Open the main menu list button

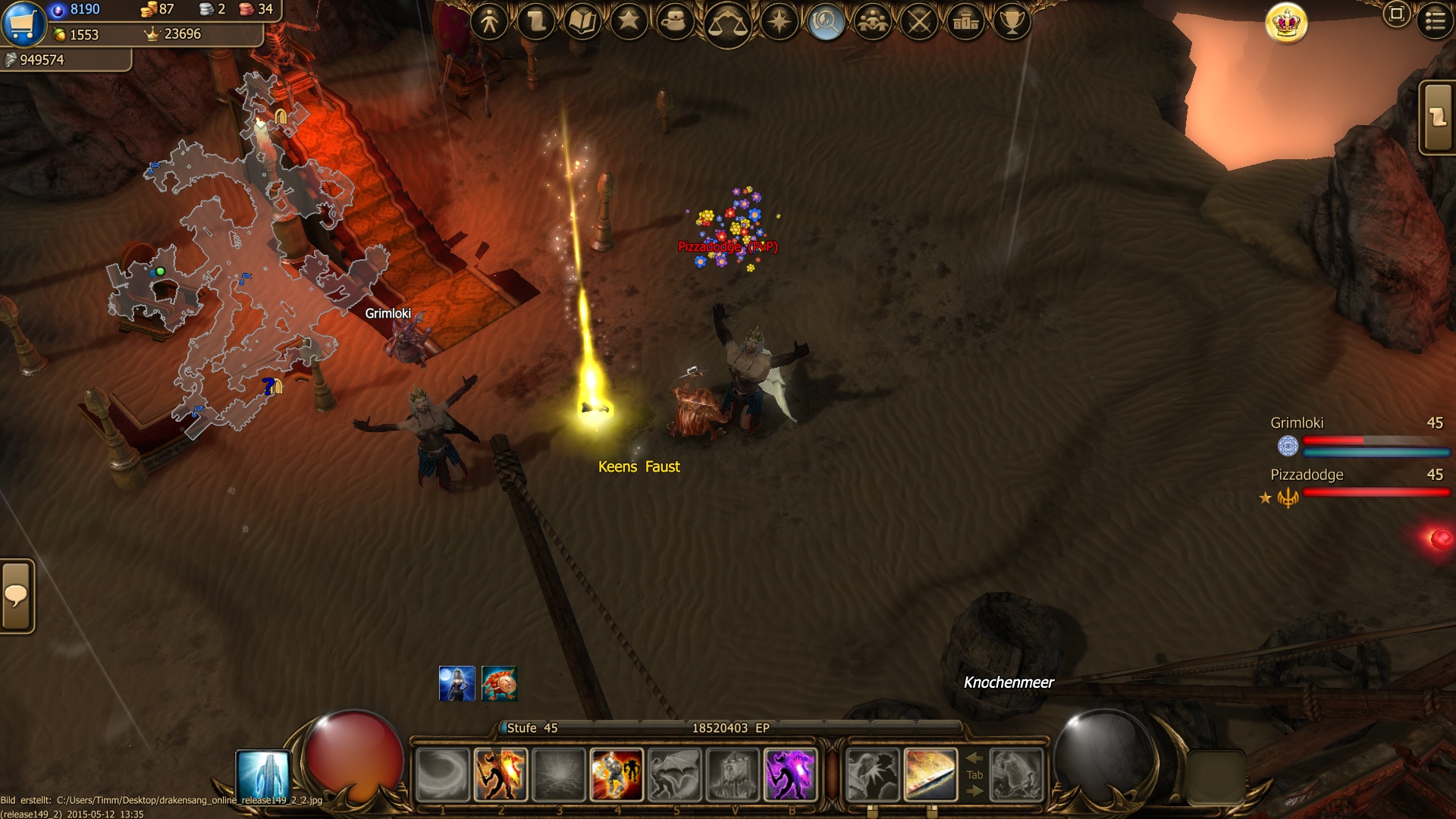click(x=1435, y=20)
